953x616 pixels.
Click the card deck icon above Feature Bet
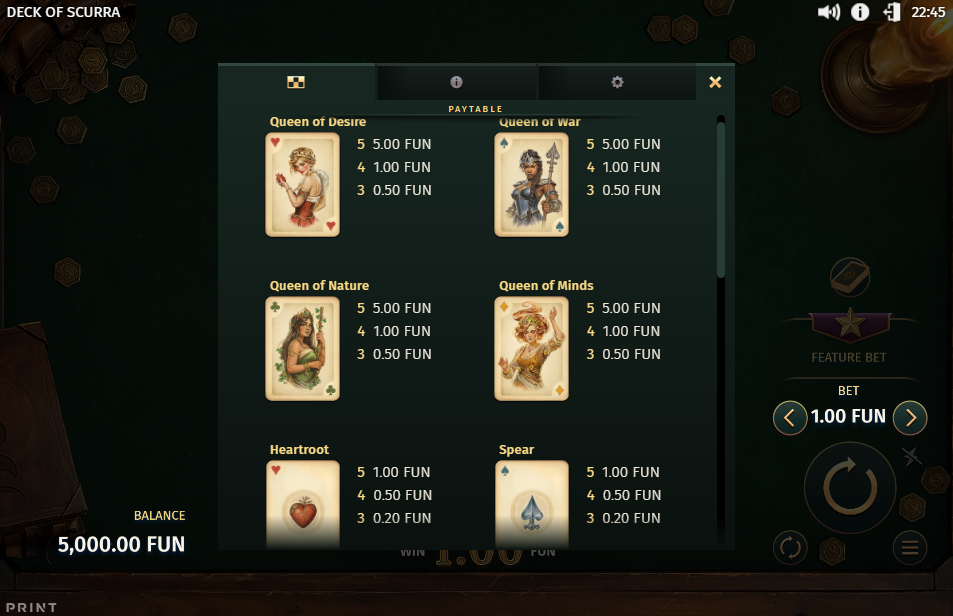(x=850, y=276)
